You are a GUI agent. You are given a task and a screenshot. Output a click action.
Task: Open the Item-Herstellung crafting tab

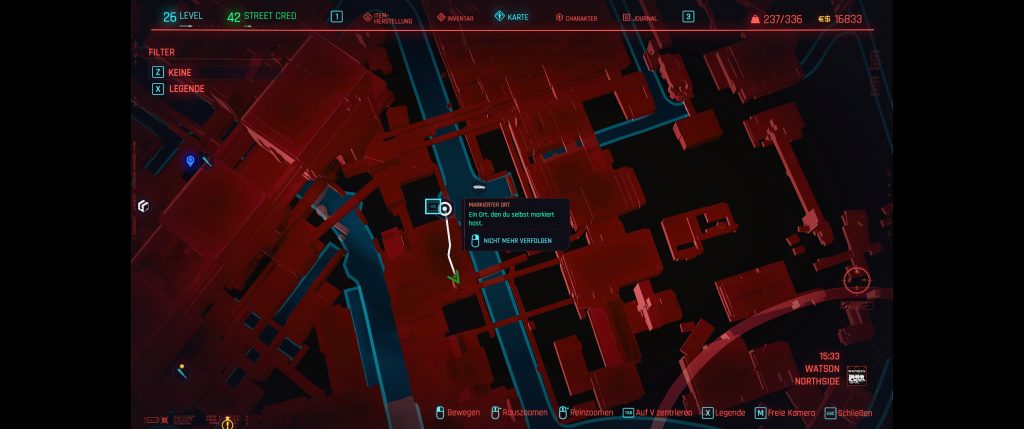[387, 17]
